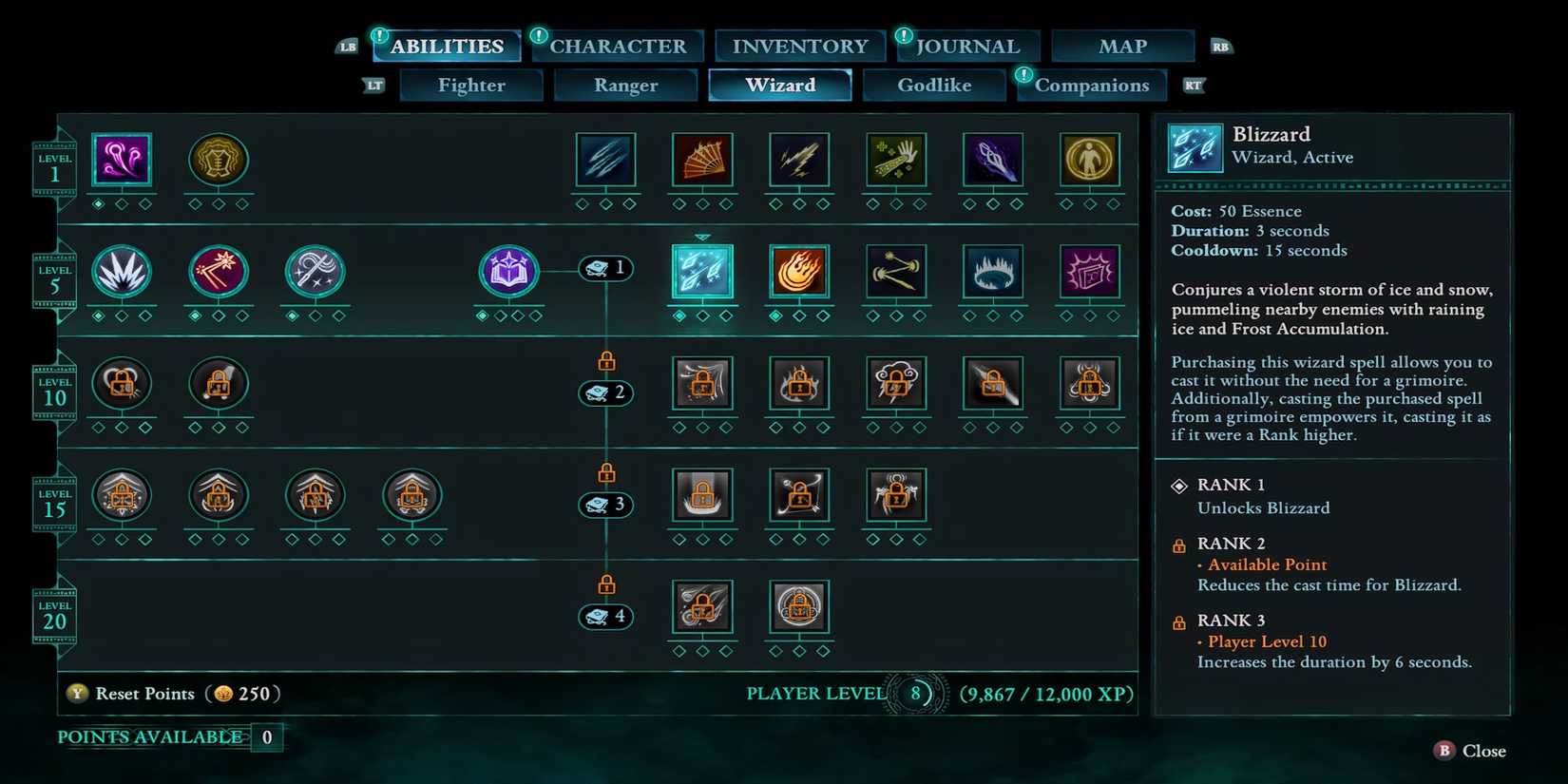Screen dimensions: 1568x784
Task: Select the purple grimoire mastery icon
Action: (508, 271)
